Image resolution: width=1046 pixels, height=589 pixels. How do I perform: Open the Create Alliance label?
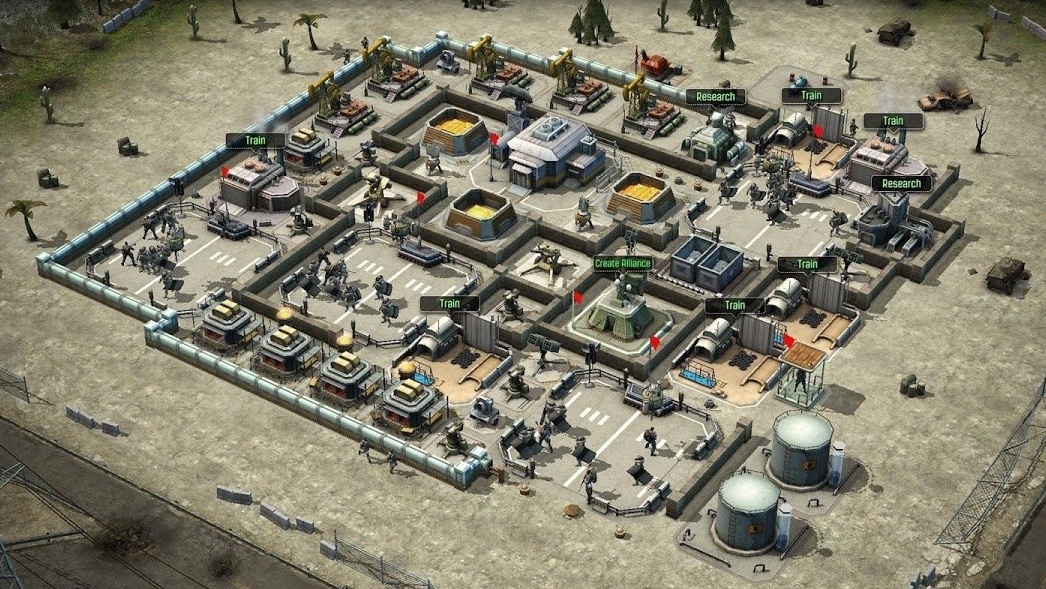623,264
